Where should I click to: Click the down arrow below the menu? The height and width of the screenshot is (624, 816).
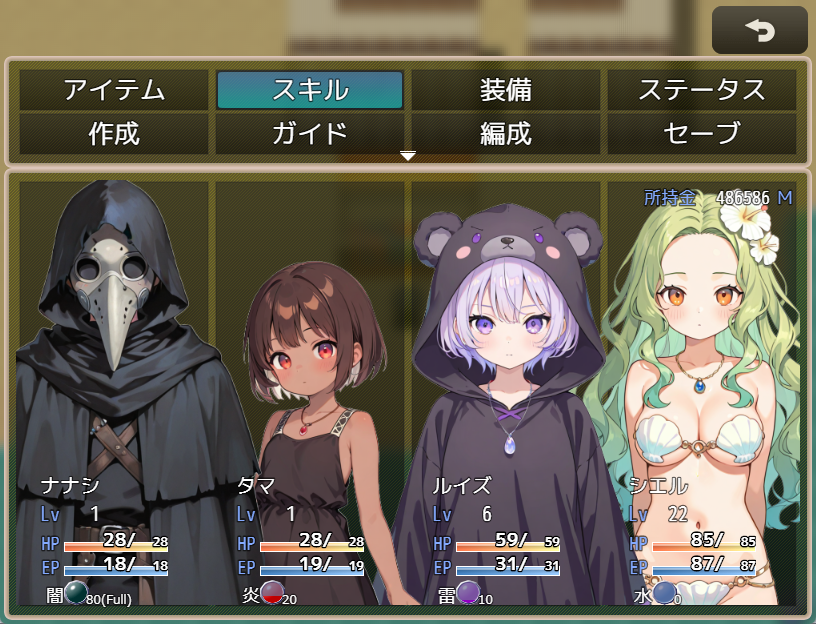(x=407, y=156)
